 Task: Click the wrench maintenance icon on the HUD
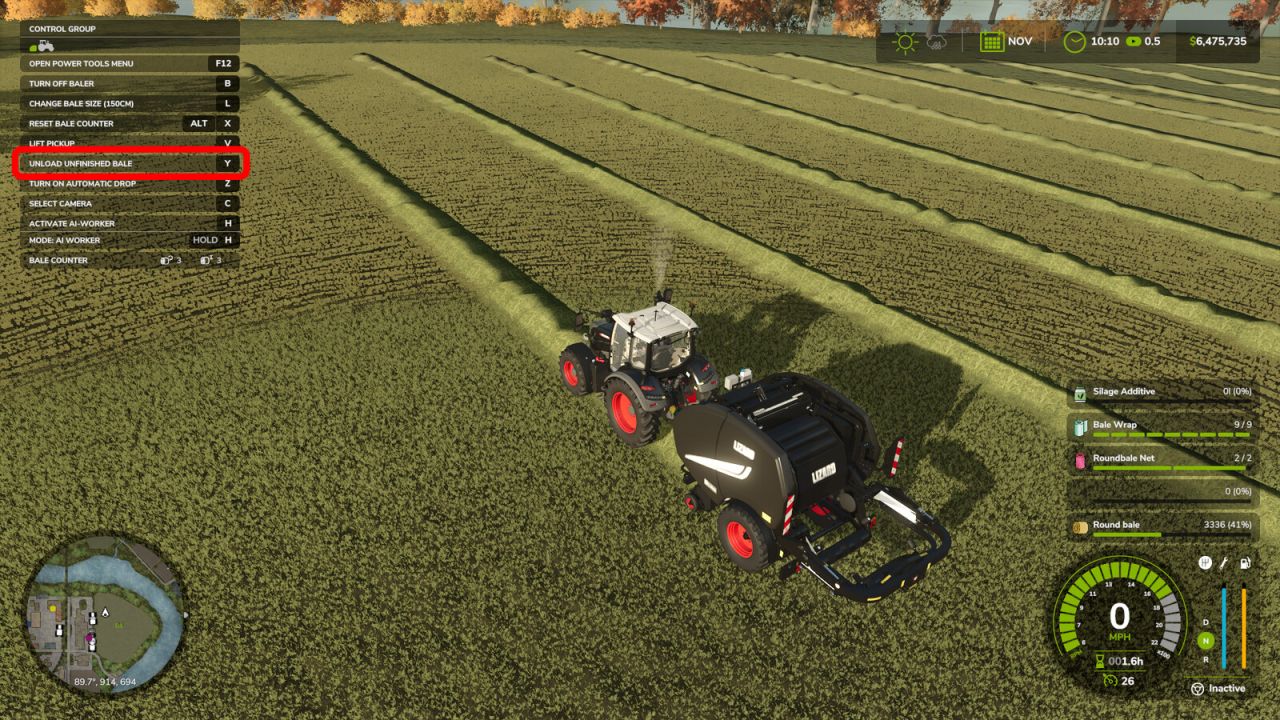click(x=1224, y=563)
